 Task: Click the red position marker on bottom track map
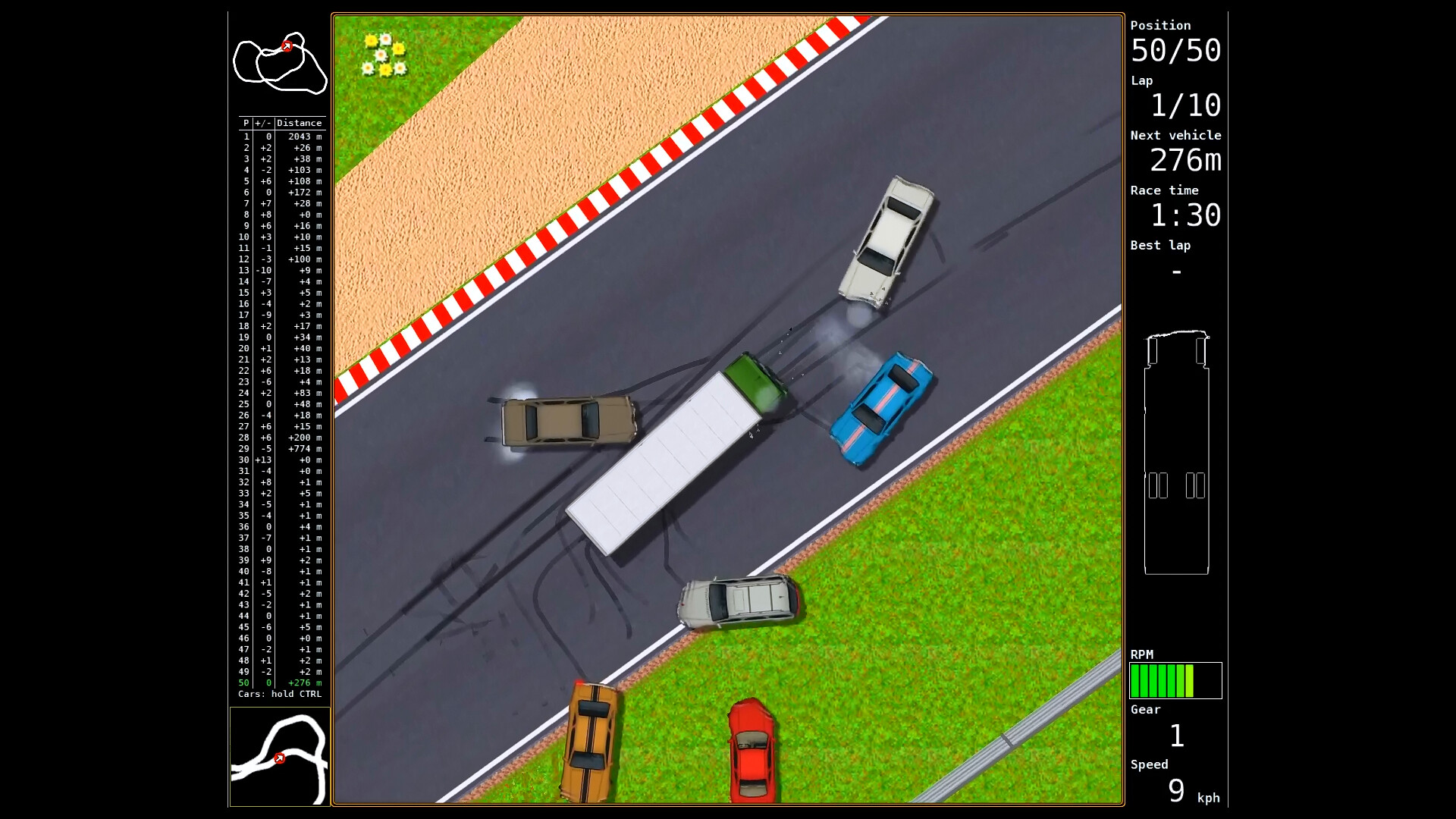[279, 757]
